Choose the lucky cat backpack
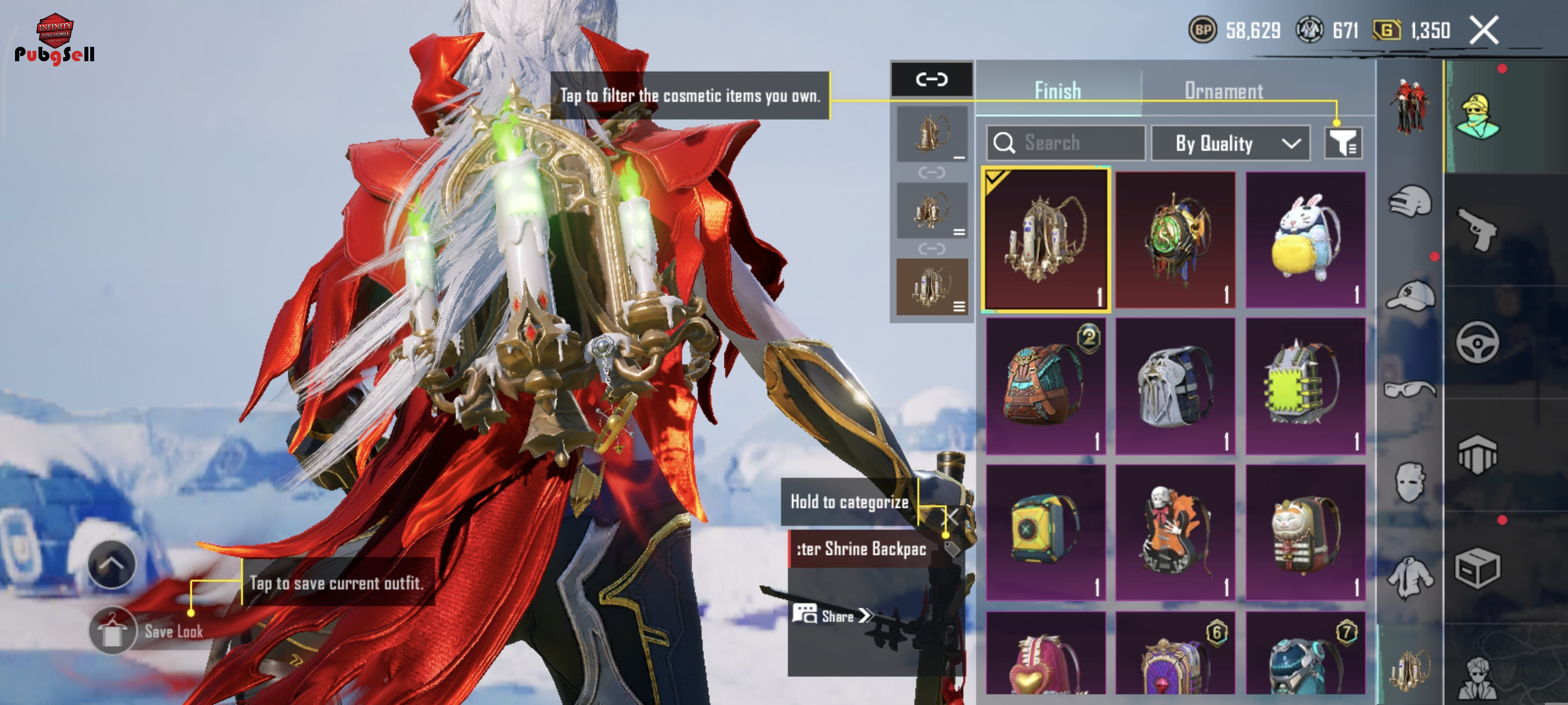This screenshot has height=705, width=1568. pyautogui.click(x=1305, y=532)
